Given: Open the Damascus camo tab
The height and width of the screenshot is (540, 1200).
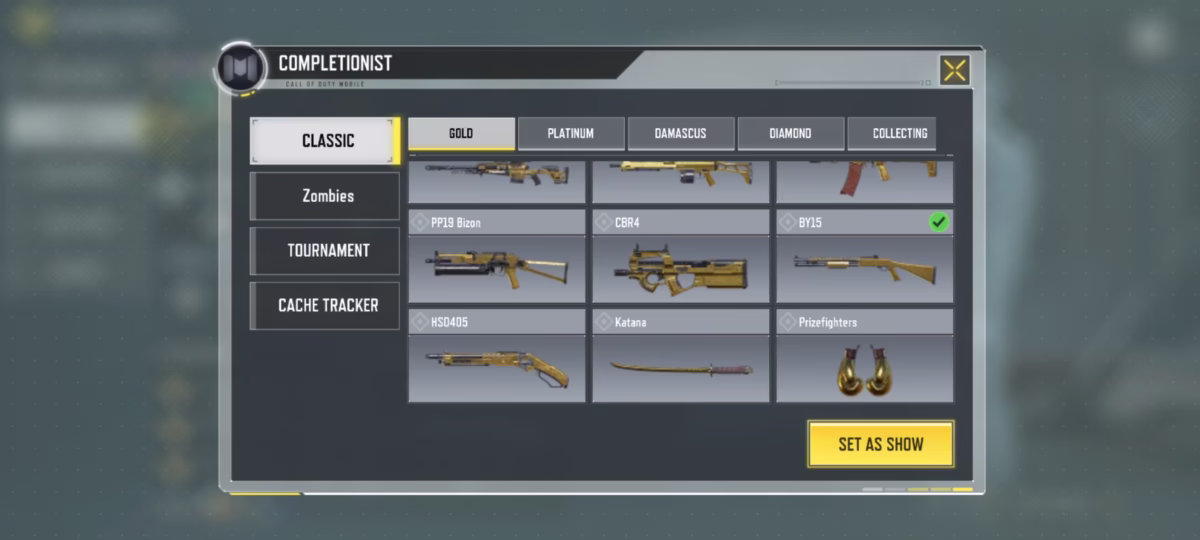Looking at the screenshot, I should point(680,134).
